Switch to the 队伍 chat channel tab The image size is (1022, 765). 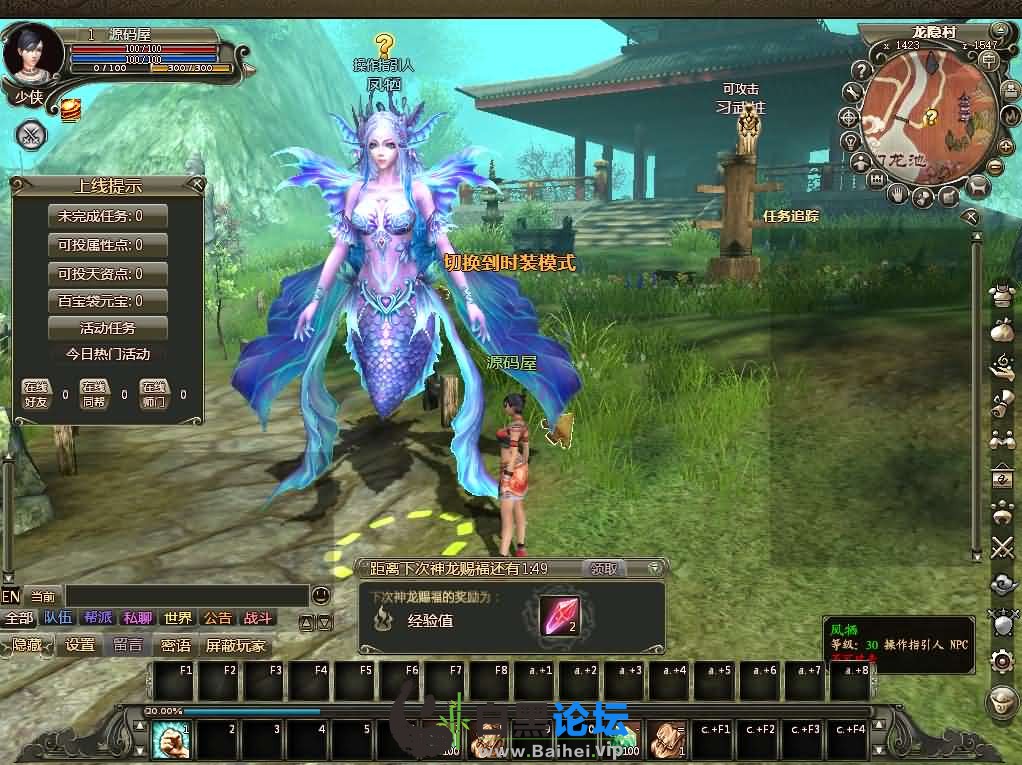[x=58, y=618]
